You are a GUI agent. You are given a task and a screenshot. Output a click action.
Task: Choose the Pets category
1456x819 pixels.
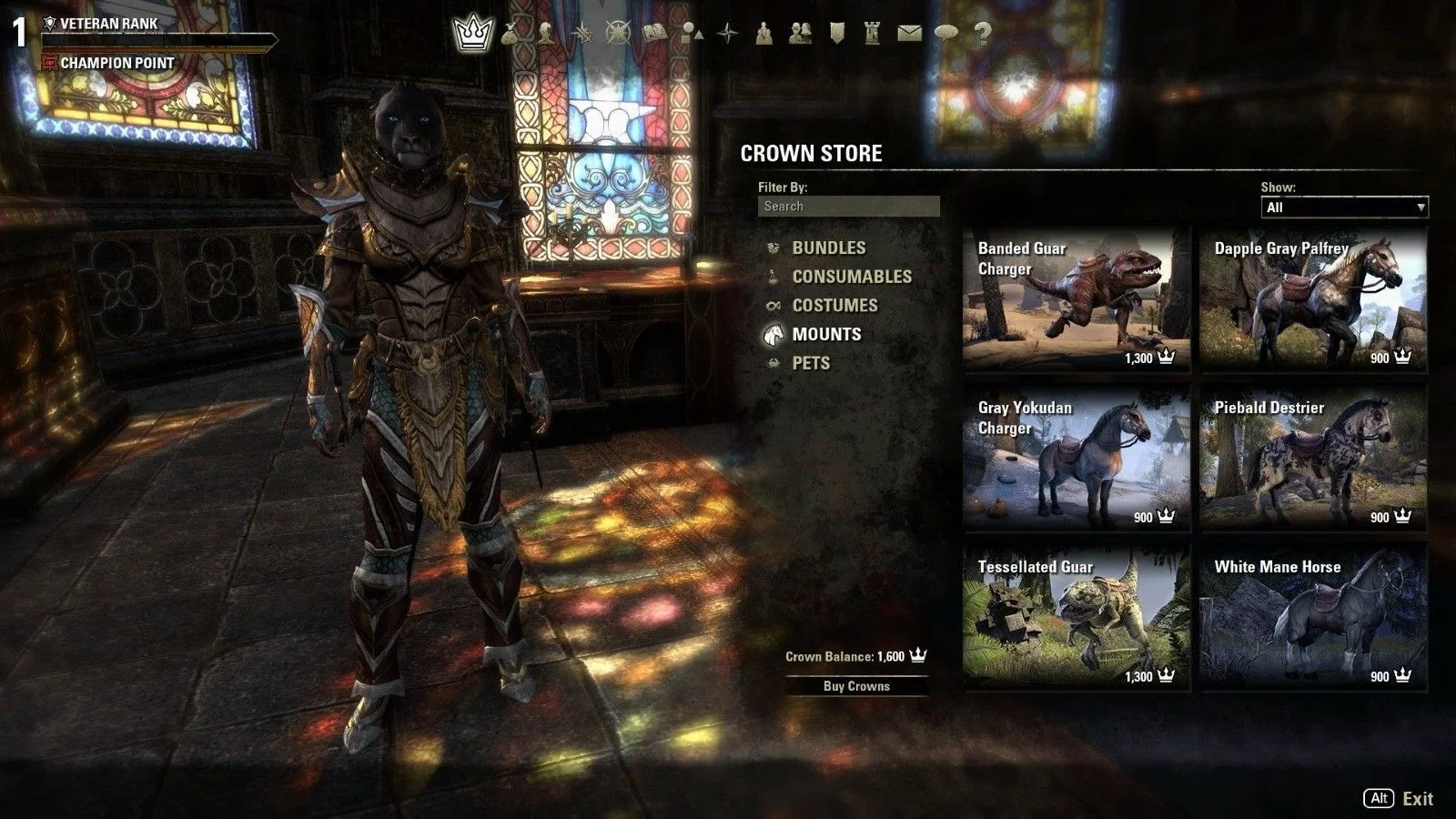811,363
